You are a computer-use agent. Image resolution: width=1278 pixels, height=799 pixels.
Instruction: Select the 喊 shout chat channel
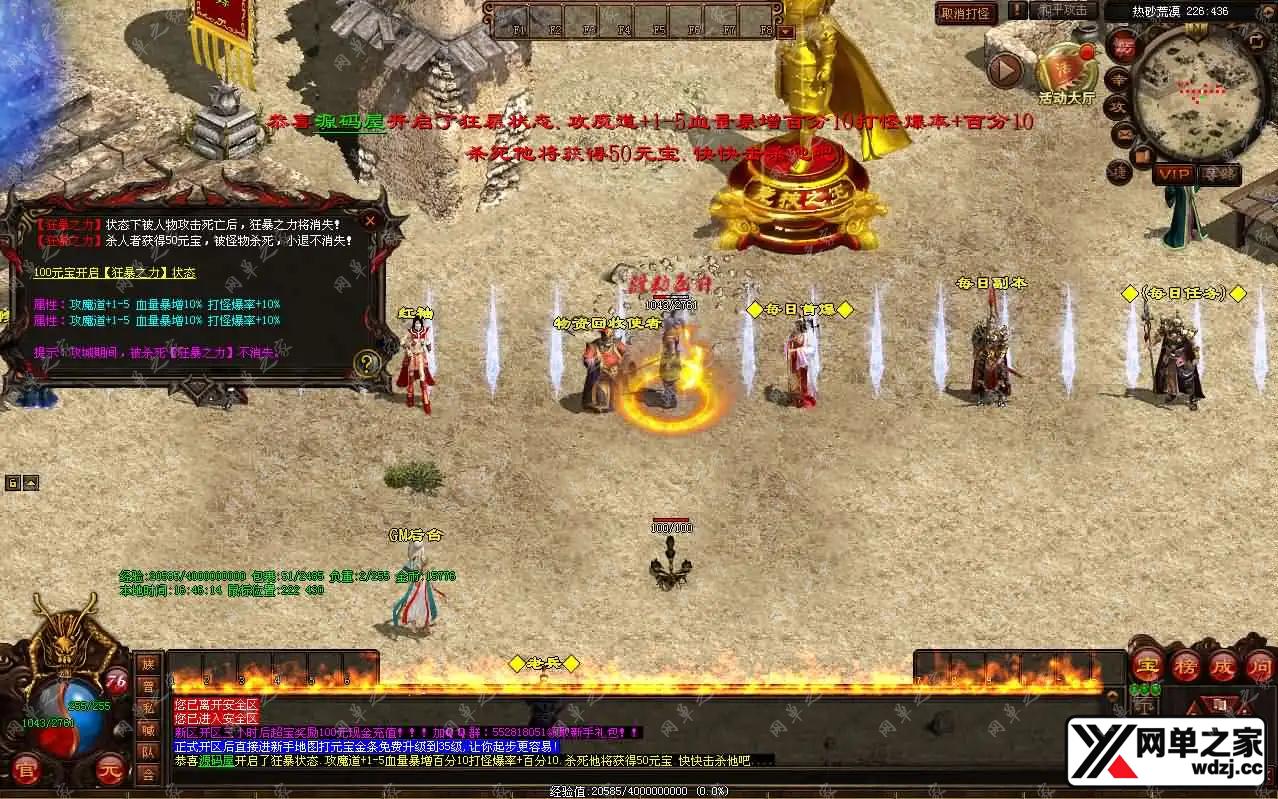pos(148,730)
